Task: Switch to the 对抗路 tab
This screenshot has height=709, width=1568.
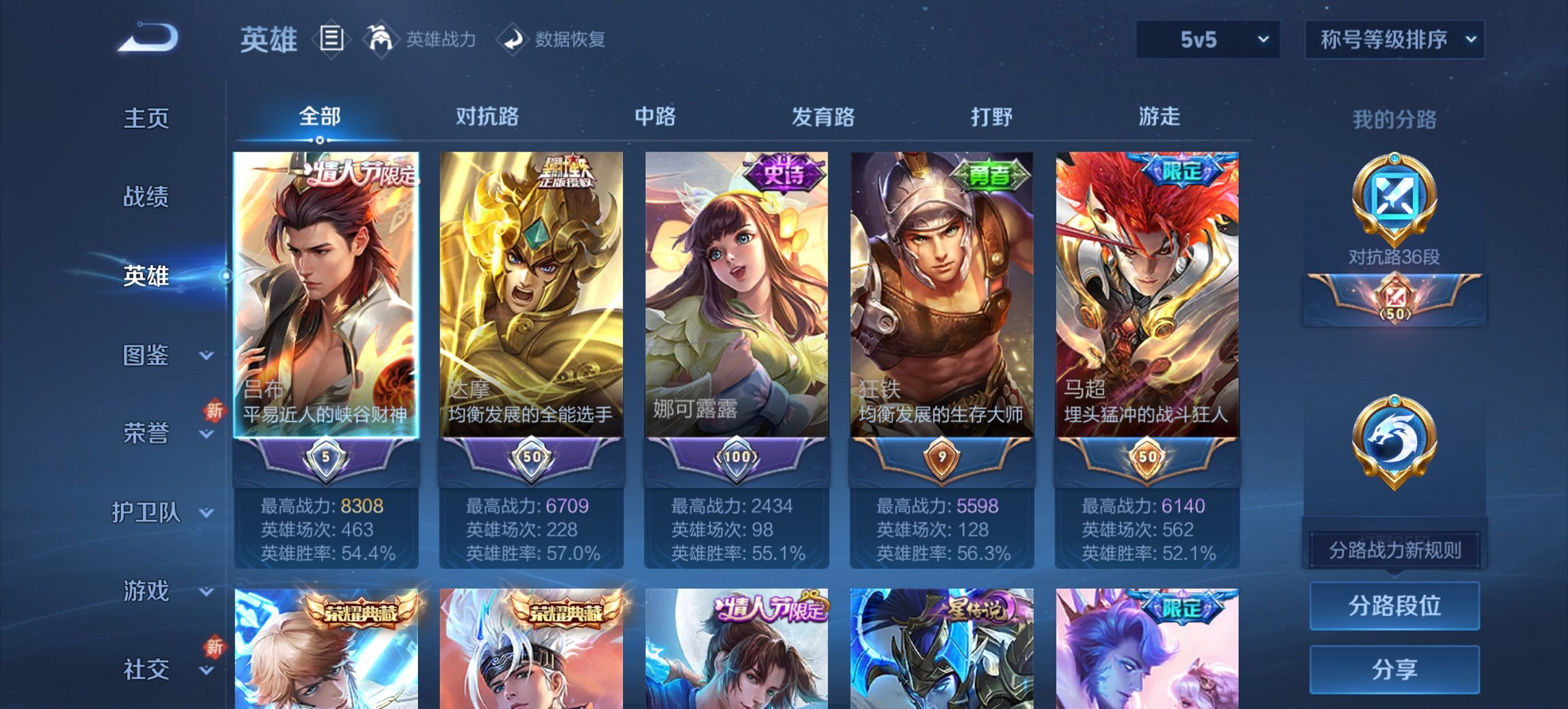Action: [x=486, y=117]
